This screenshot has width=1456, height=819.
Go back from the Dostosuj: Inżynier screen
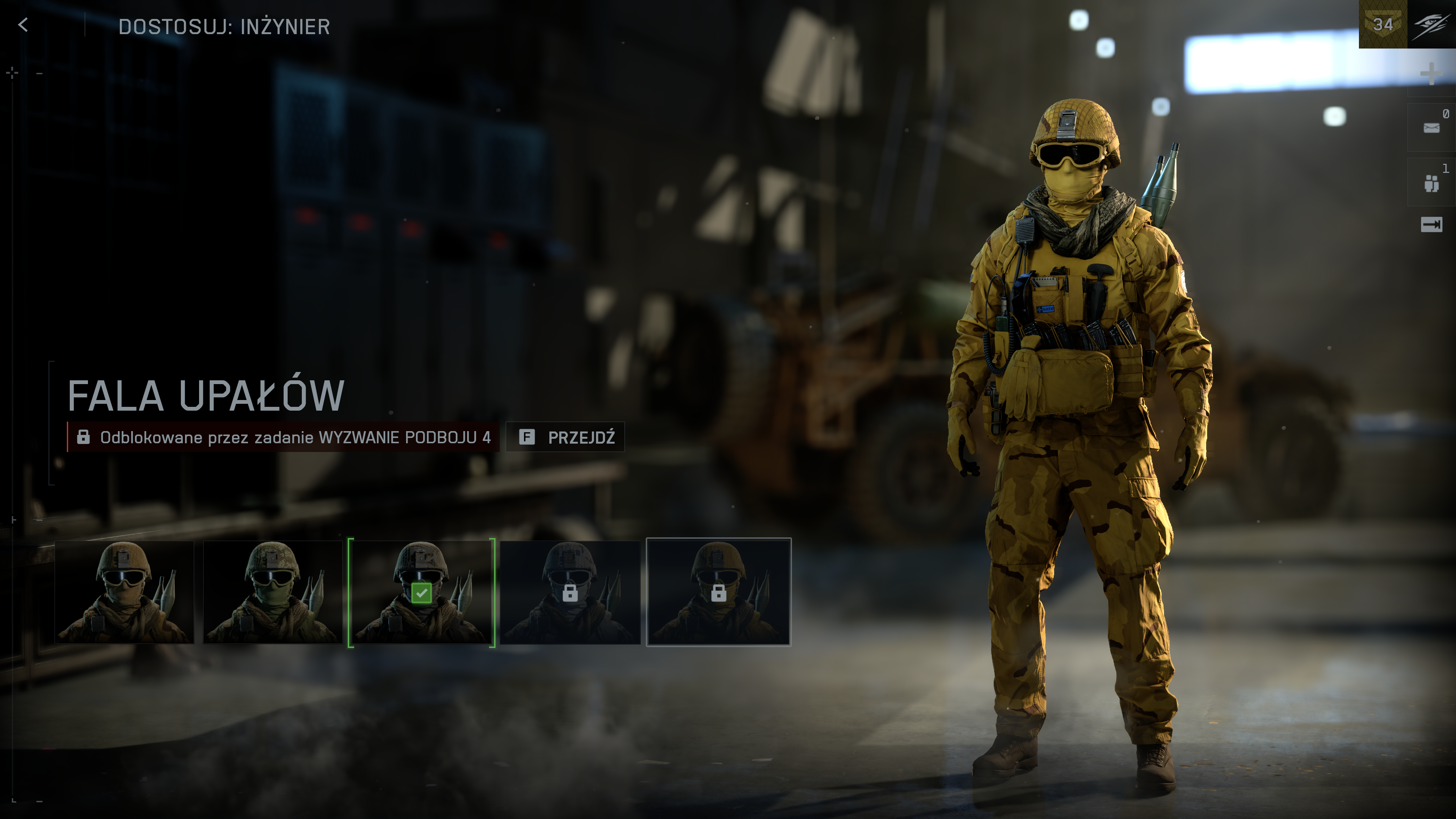click(23, 25)
